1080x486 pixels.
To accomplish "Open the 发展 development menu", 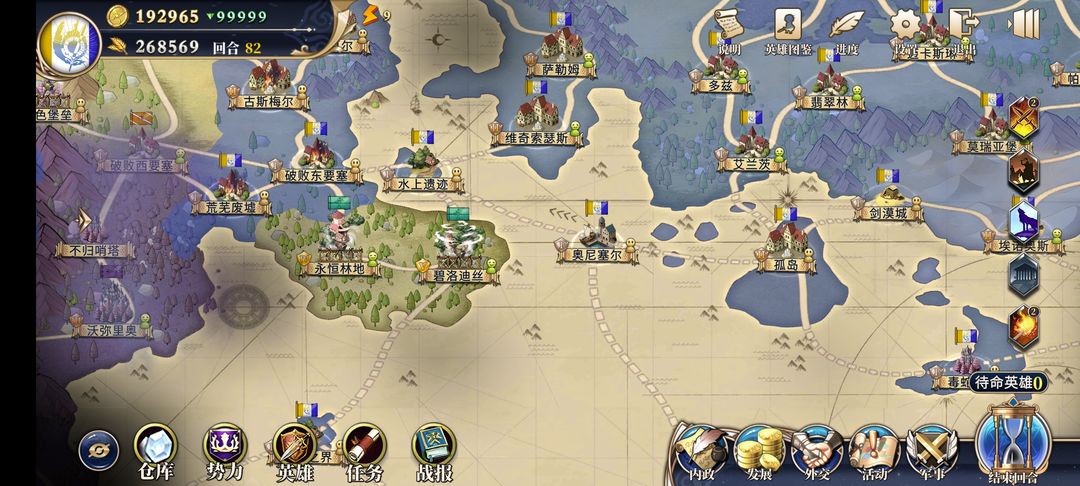I will tap(759, 452).
